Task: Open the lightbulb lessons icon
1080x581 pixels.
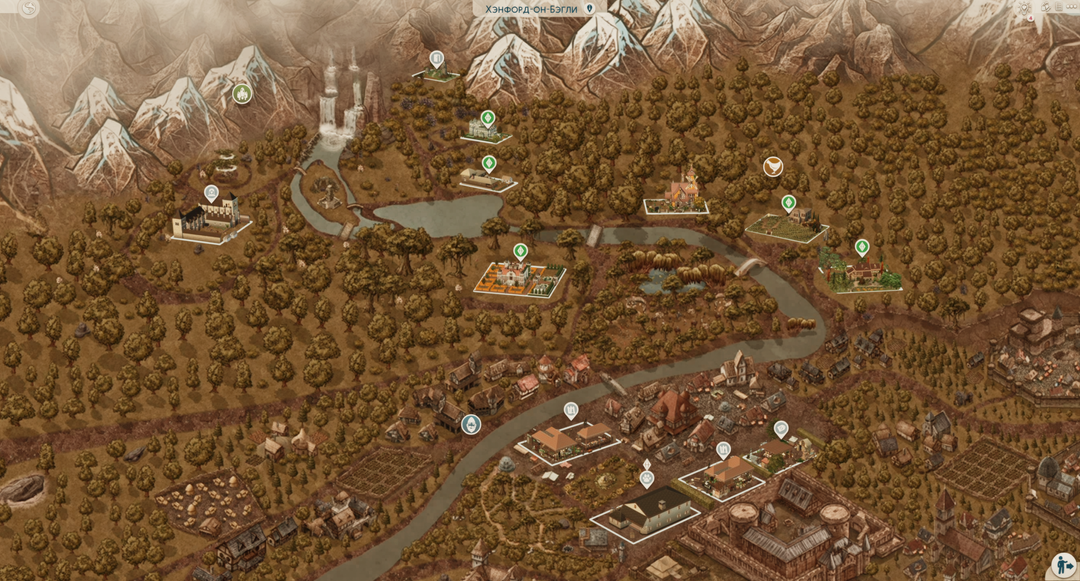Action: (1024, 8)
